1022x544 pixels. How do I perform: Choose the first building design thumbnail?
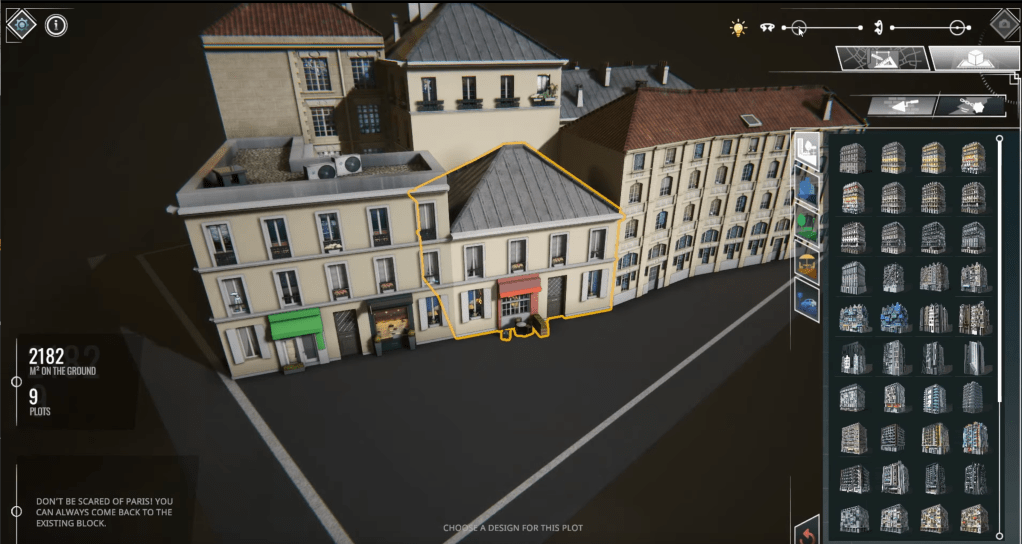(852, 157)
